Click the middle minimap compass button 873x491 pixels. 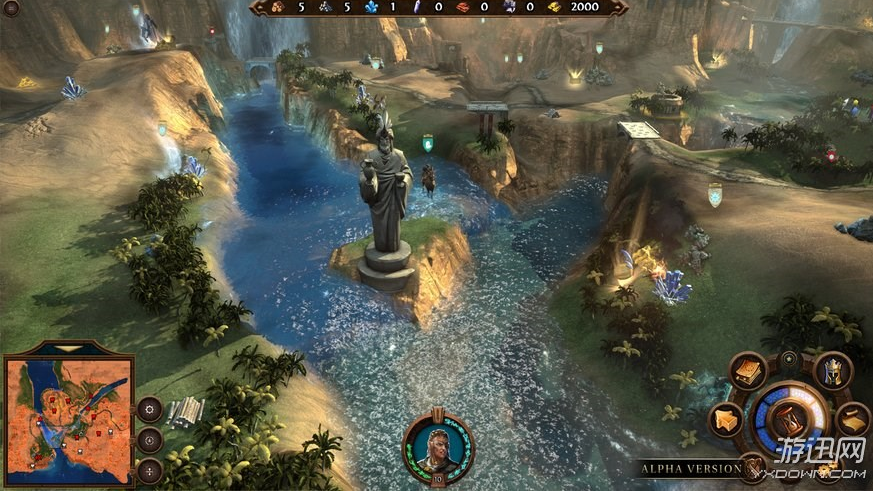point(150,439)
